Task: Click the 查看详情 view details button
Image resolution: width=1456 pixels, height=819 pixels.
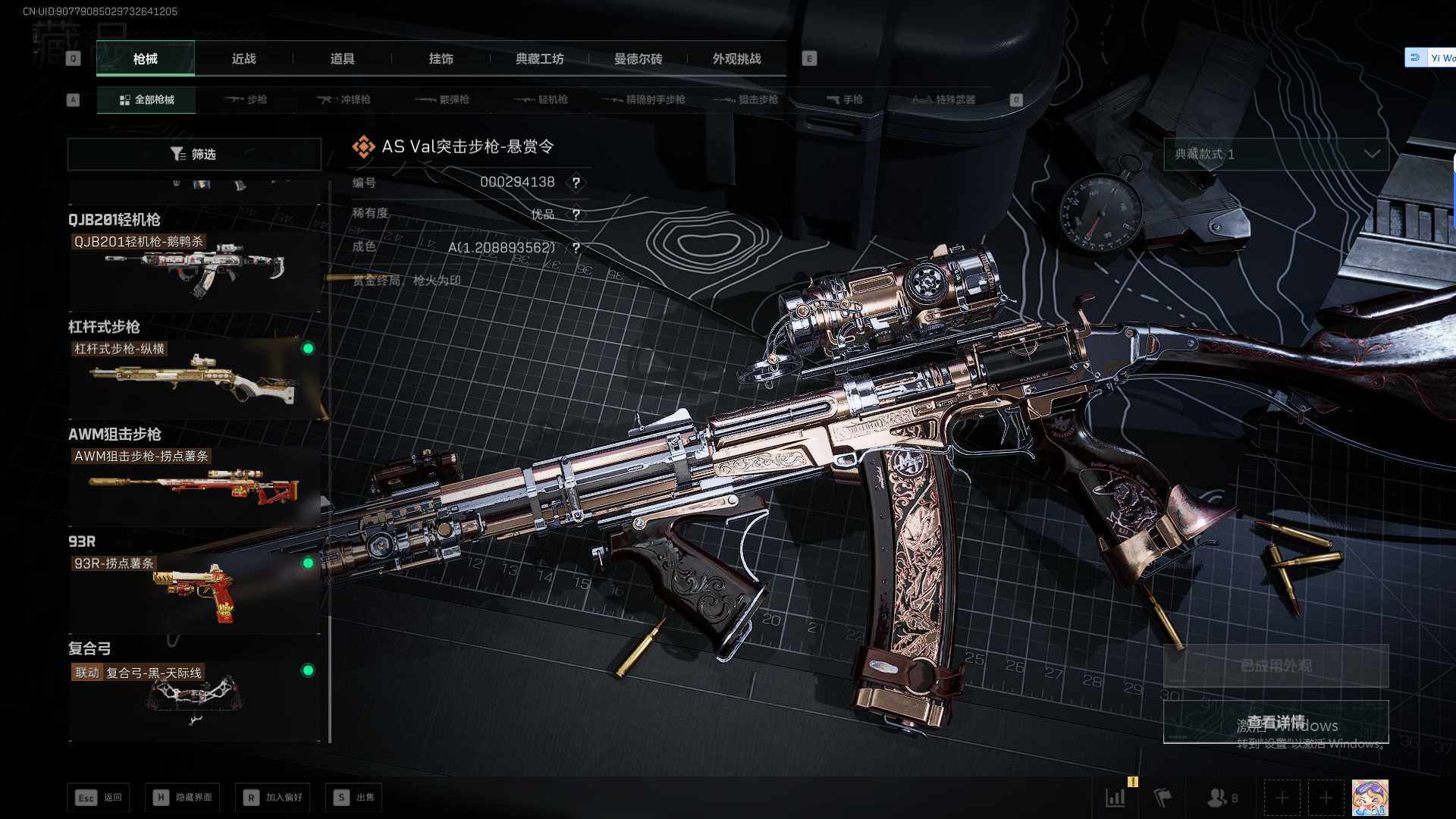Action: (1276, 722)
